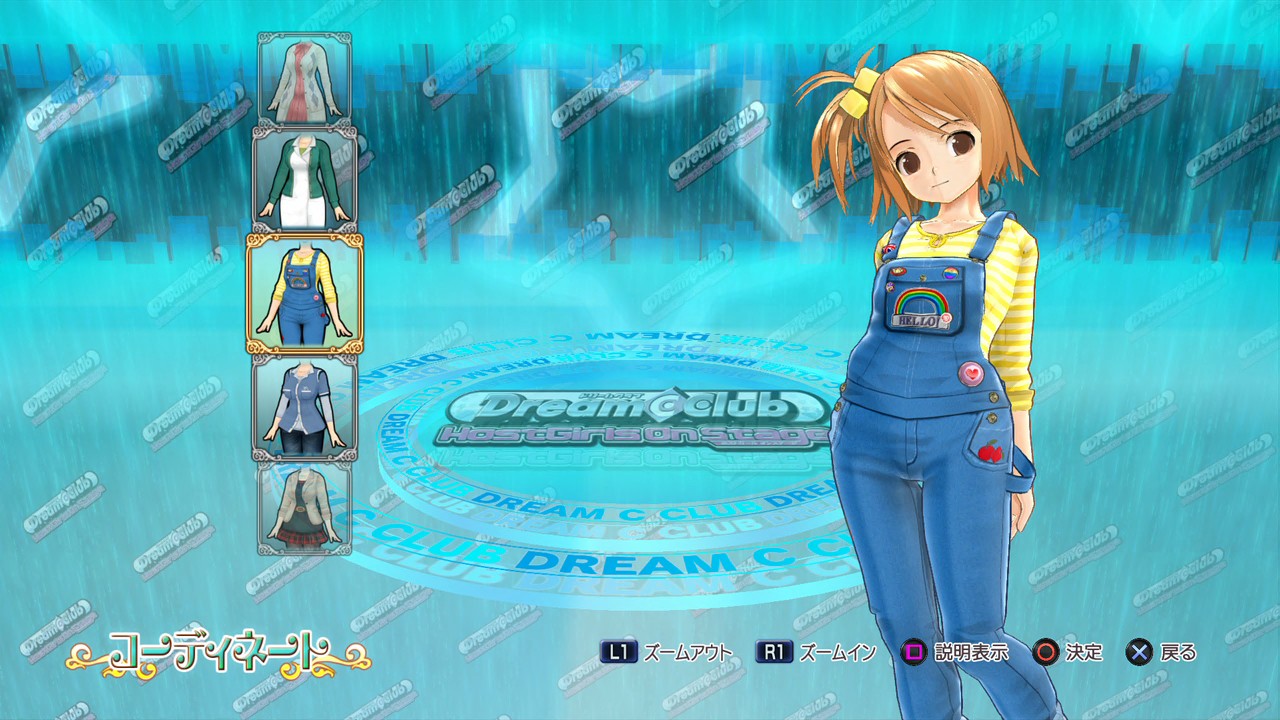Screen dimensions: 1280x720
Task: Select the blue shirt and jeans outfit
Action: coord(304,408)
